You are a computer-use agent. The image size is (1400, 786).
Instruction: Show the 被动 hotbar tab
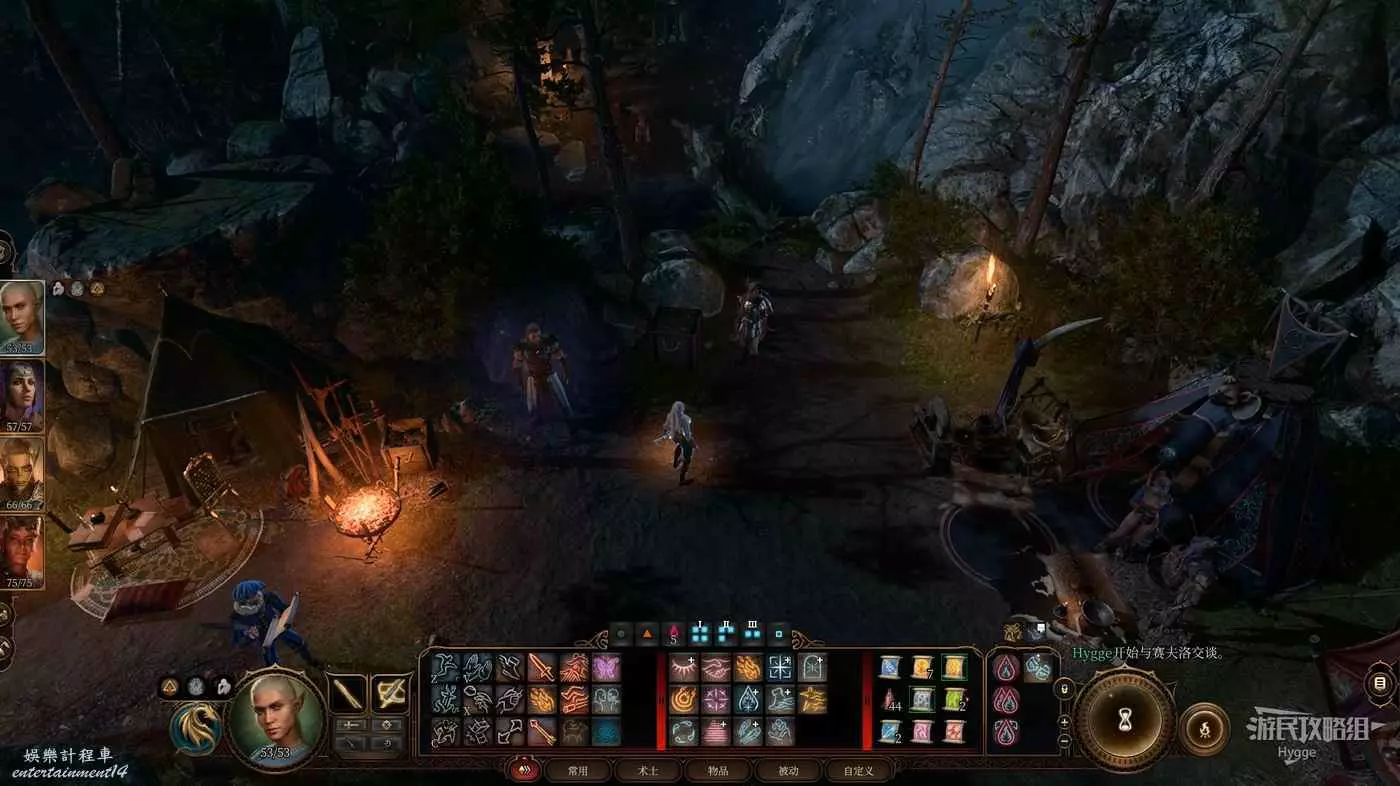788,771
